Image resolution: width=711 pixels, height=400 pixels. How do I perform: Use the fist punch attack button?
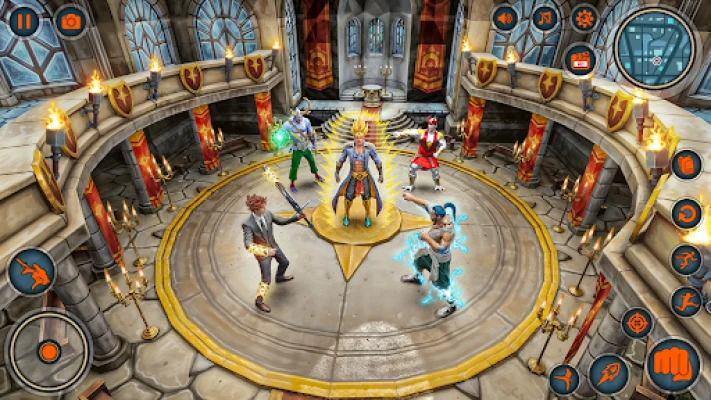(673, 364)
